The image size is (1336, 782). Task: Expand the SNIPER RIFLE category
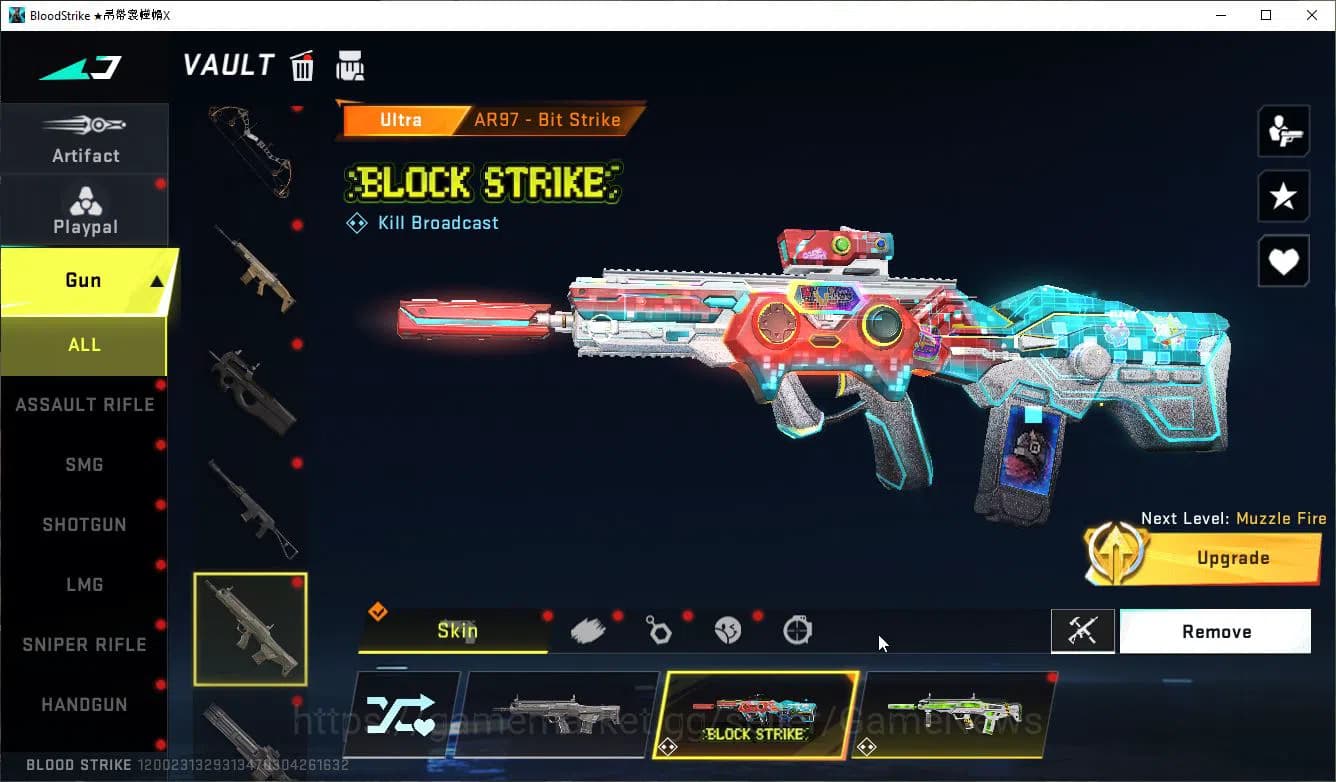point(83,644)
